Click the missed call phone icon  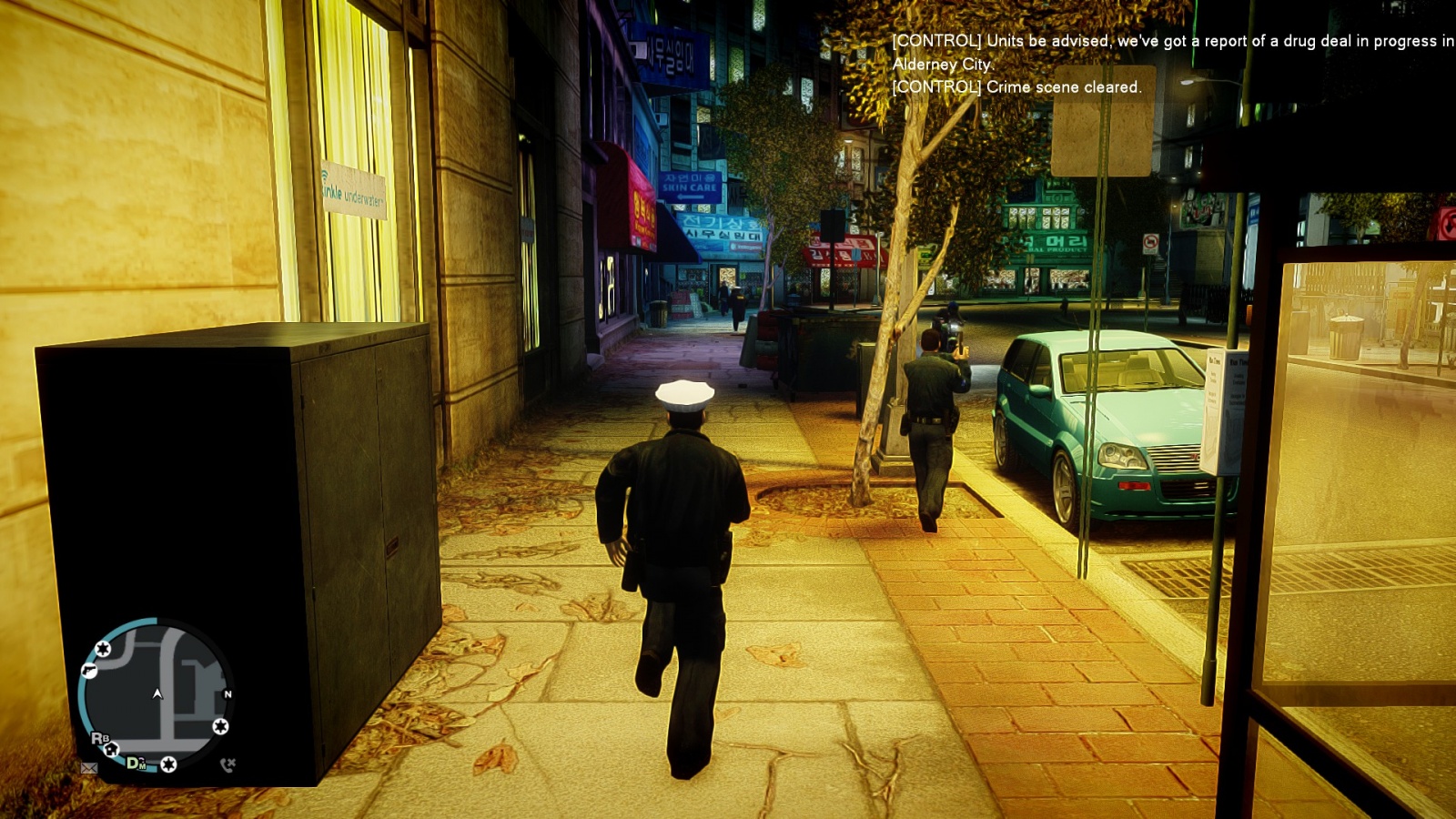[227, 764]
